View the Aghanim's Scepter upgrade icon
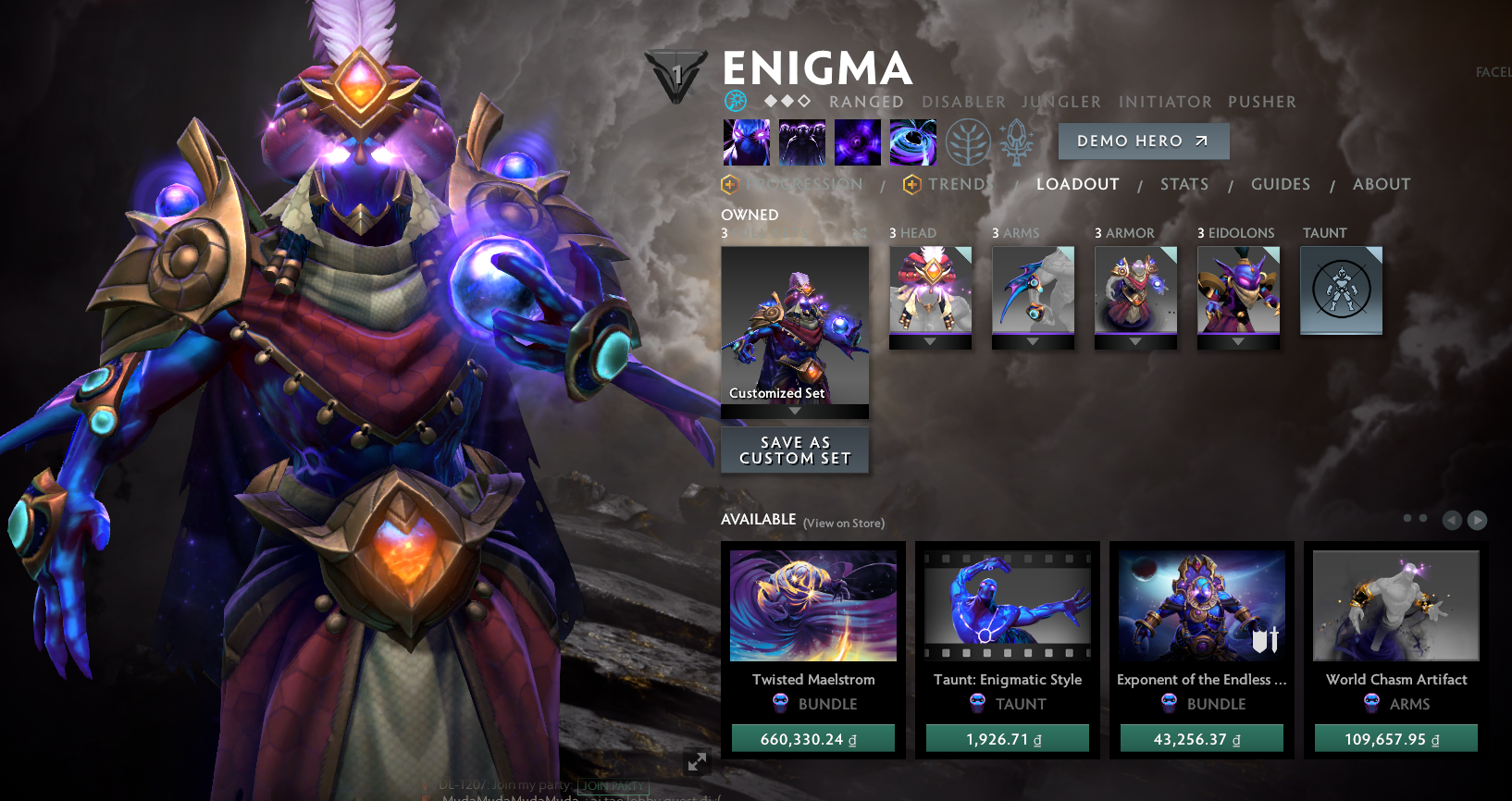The image size is (1512, 801). click(1016, 142)
